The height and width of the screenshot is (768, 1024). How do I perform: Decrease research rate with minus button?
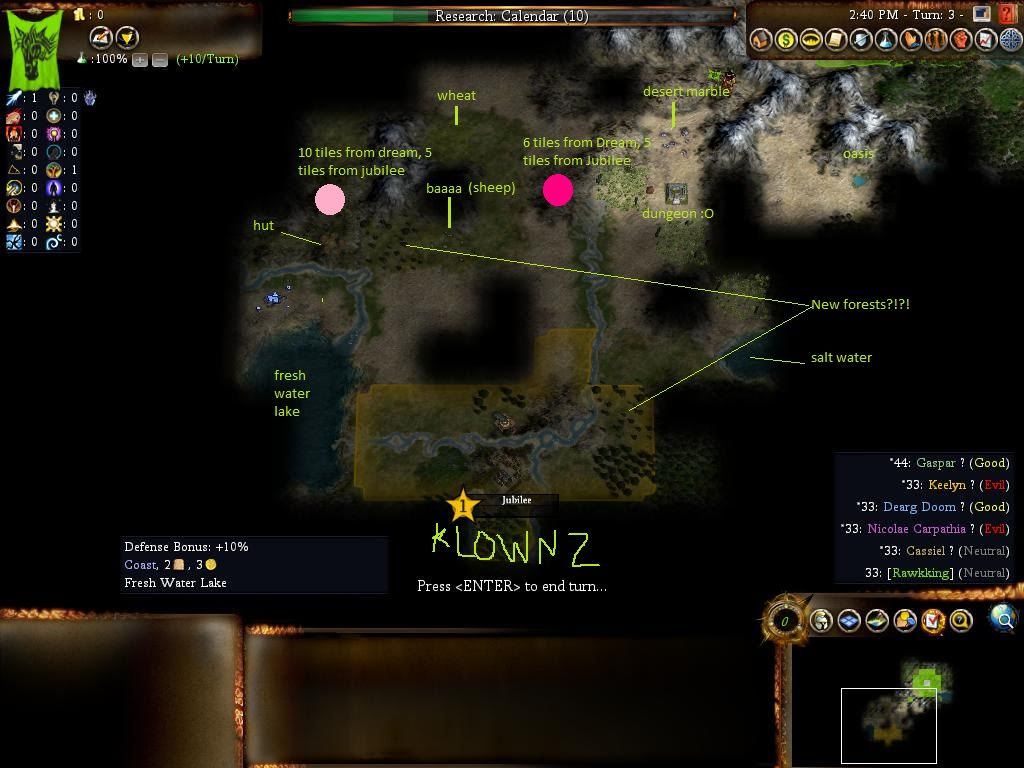tap(160, 60)
